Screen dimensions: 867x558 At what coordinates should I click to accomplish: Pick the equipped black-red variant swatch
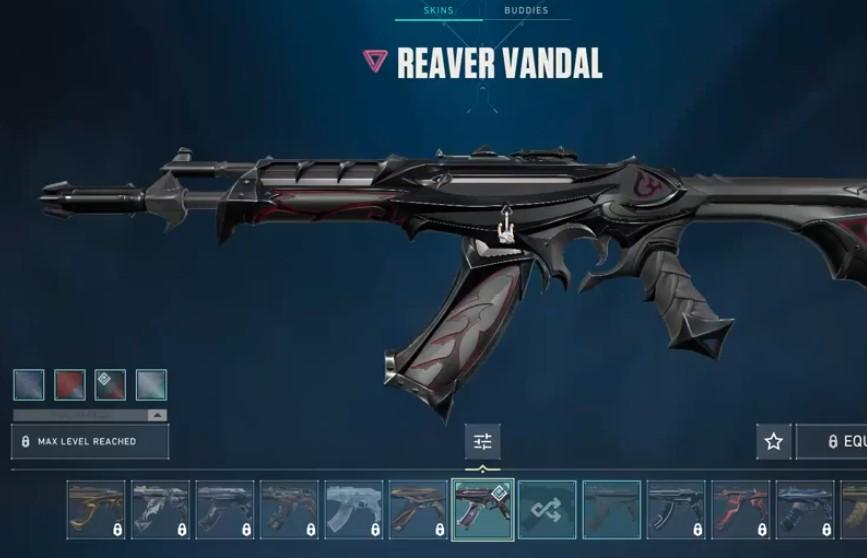pyautogui.click(x=110, y=385)
